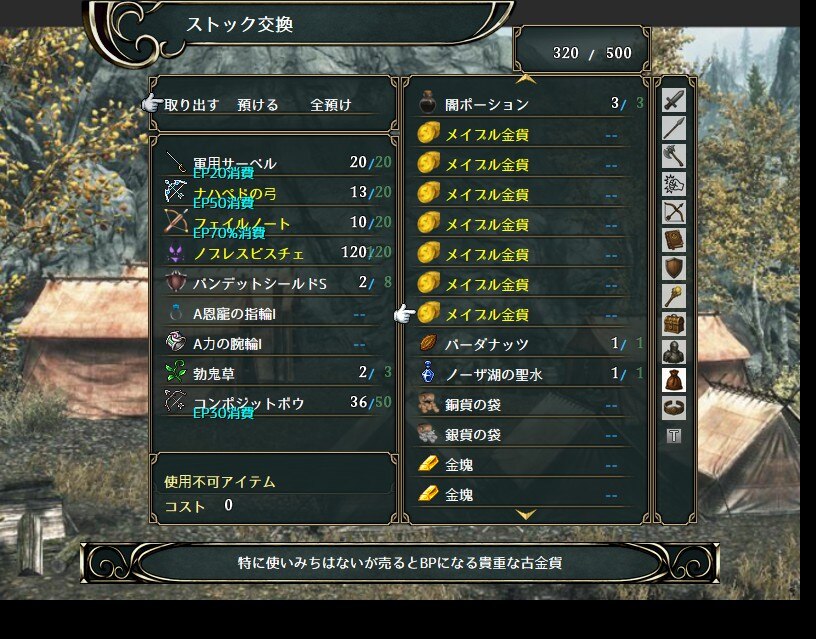Viewport: 816px width, 639px height.
Task: Open the shield category tab
Action: tap(674, 268)
